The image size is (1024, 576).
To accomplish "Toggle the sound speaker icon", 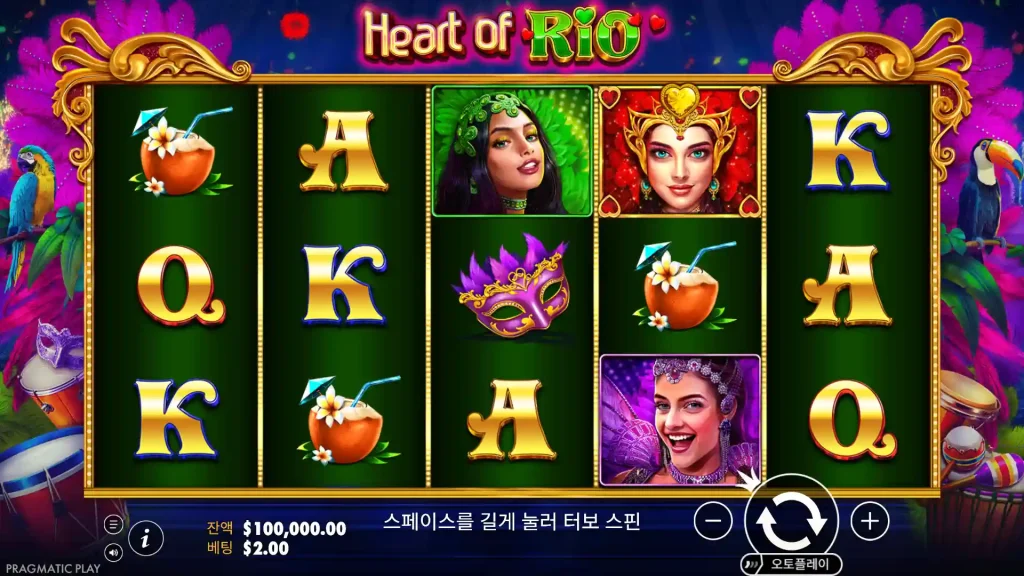I will coord(113,550).
